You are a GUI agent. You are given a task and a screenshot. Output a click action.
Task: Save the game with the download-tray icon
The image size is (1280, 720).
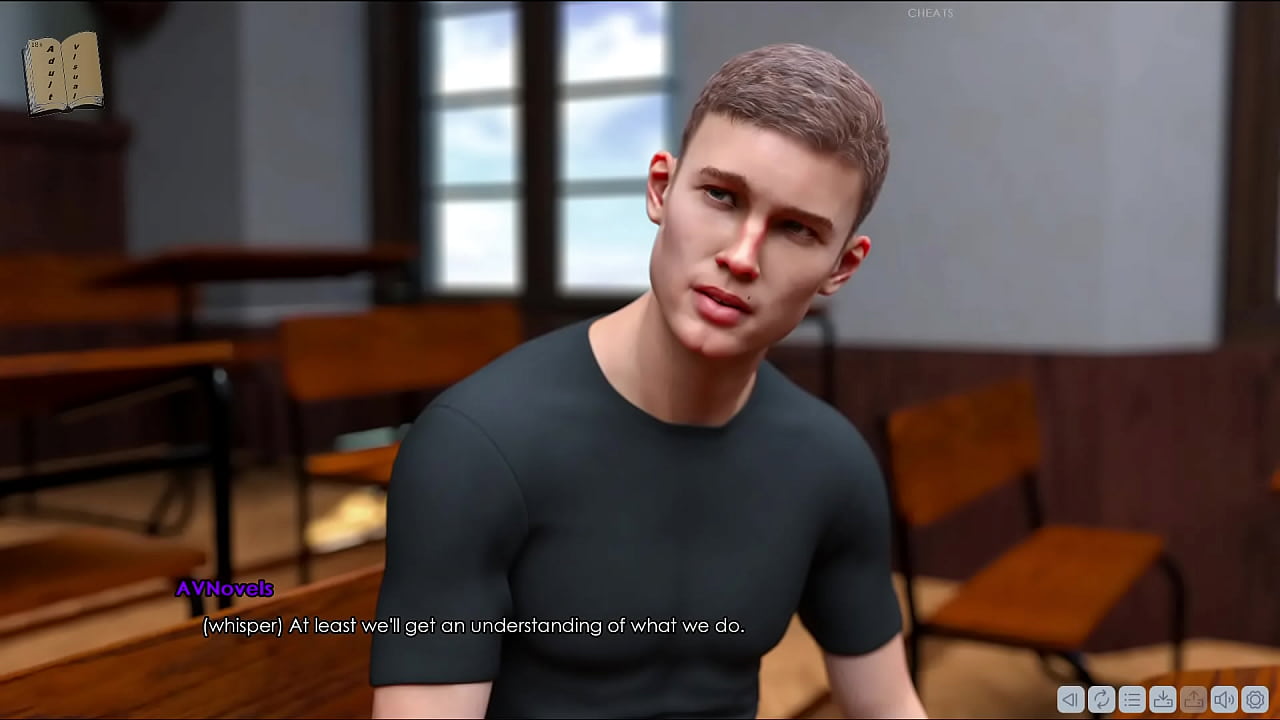[x=1163, y=700]
